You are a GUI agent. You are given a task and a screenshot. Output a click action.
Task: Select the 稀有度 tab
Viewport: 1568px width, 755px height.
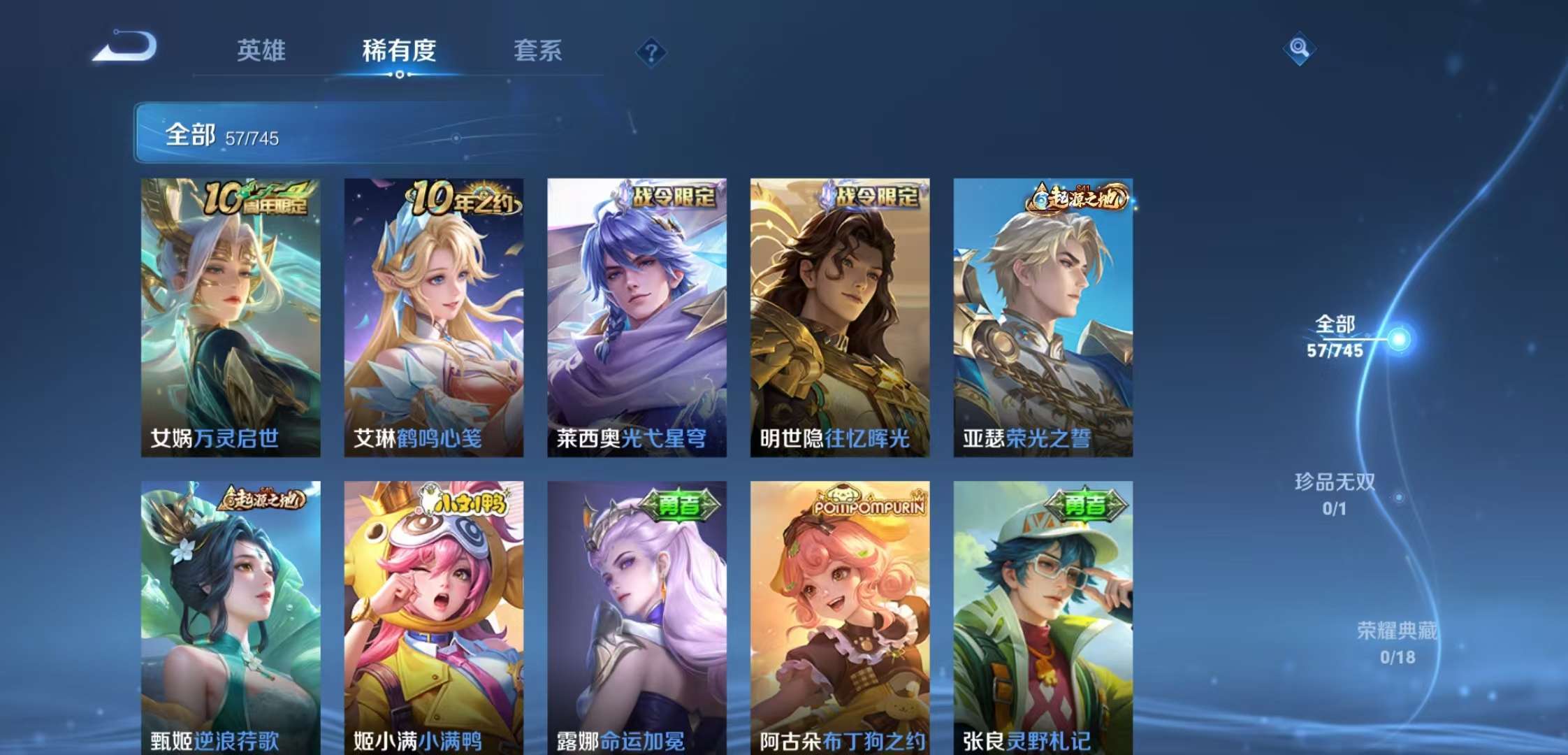click(399, 50)
